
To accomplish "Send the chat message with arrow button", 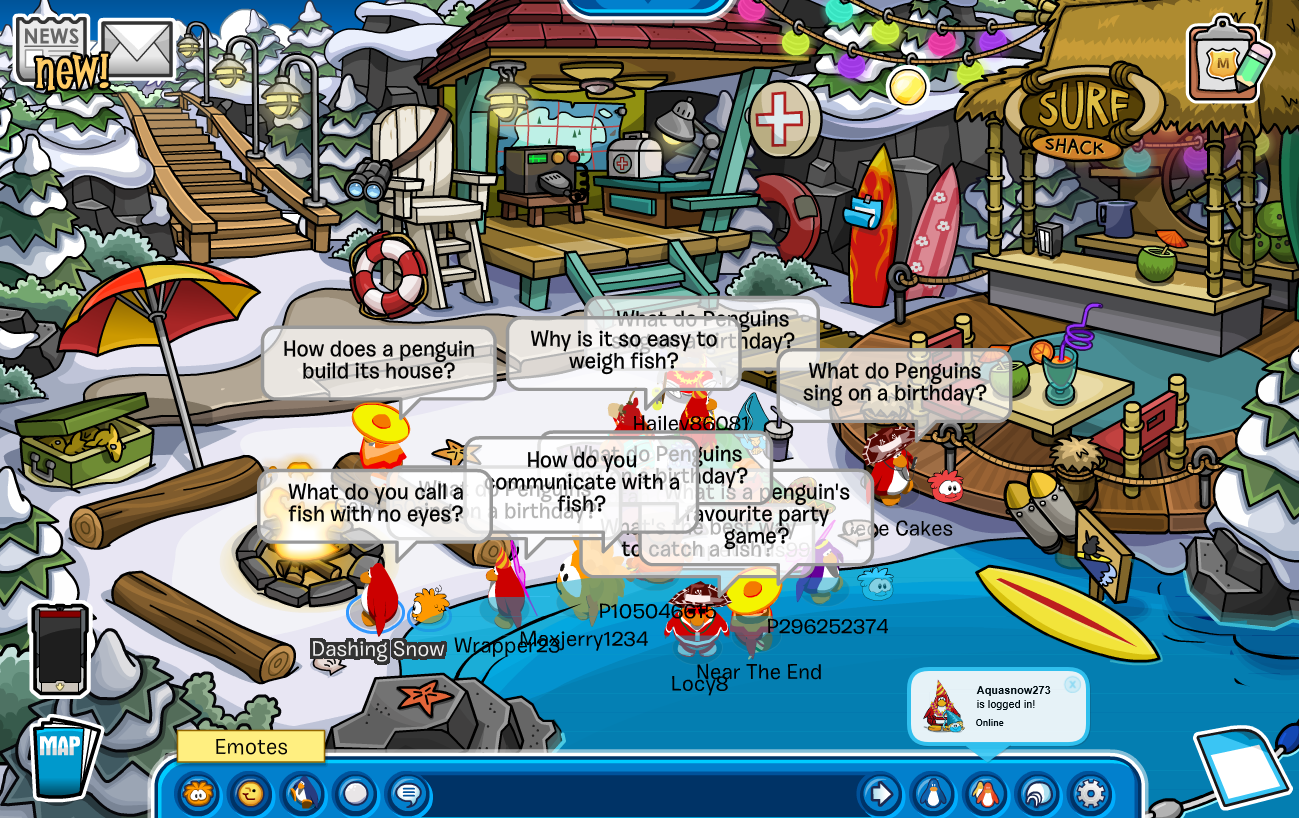I will pyautogui.click(x=881, y=795).
